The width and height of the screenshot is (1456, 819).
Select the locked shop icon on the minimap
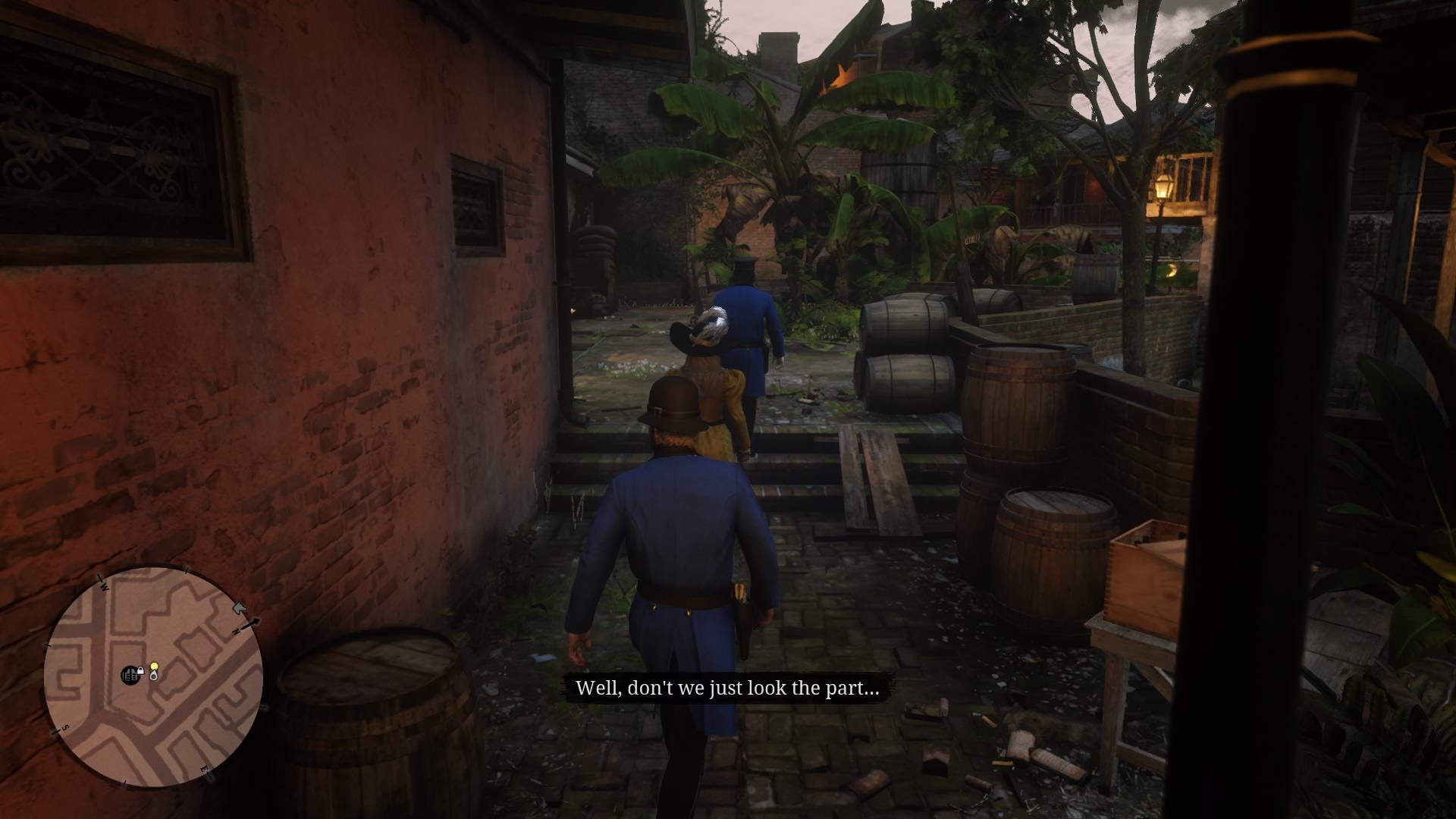click(x=130, y=674)
